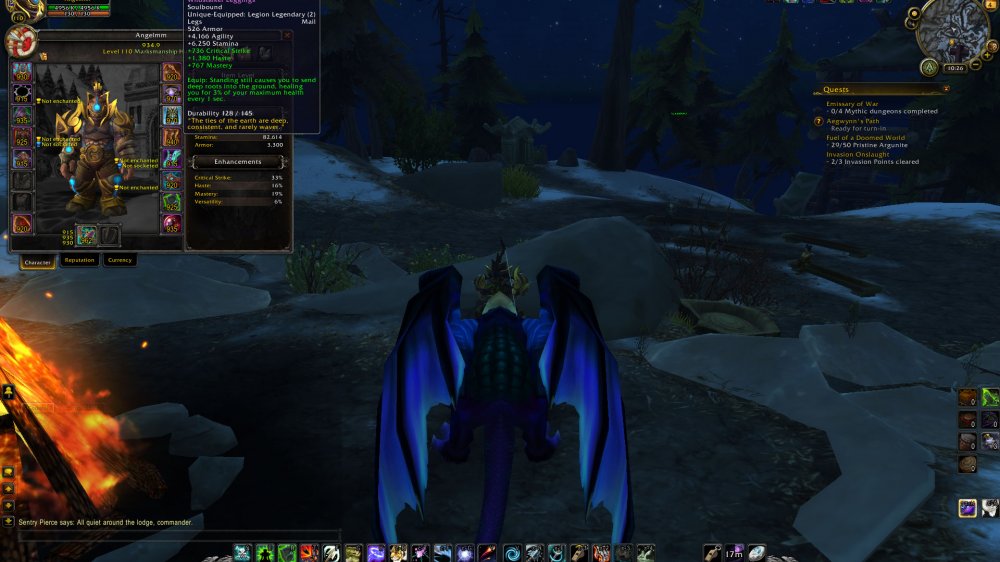Image resolution: width=1000 pixels, height=562 pixels.
Task: Activate the blue swirl ability on action bar
Action: pos(511,552)
